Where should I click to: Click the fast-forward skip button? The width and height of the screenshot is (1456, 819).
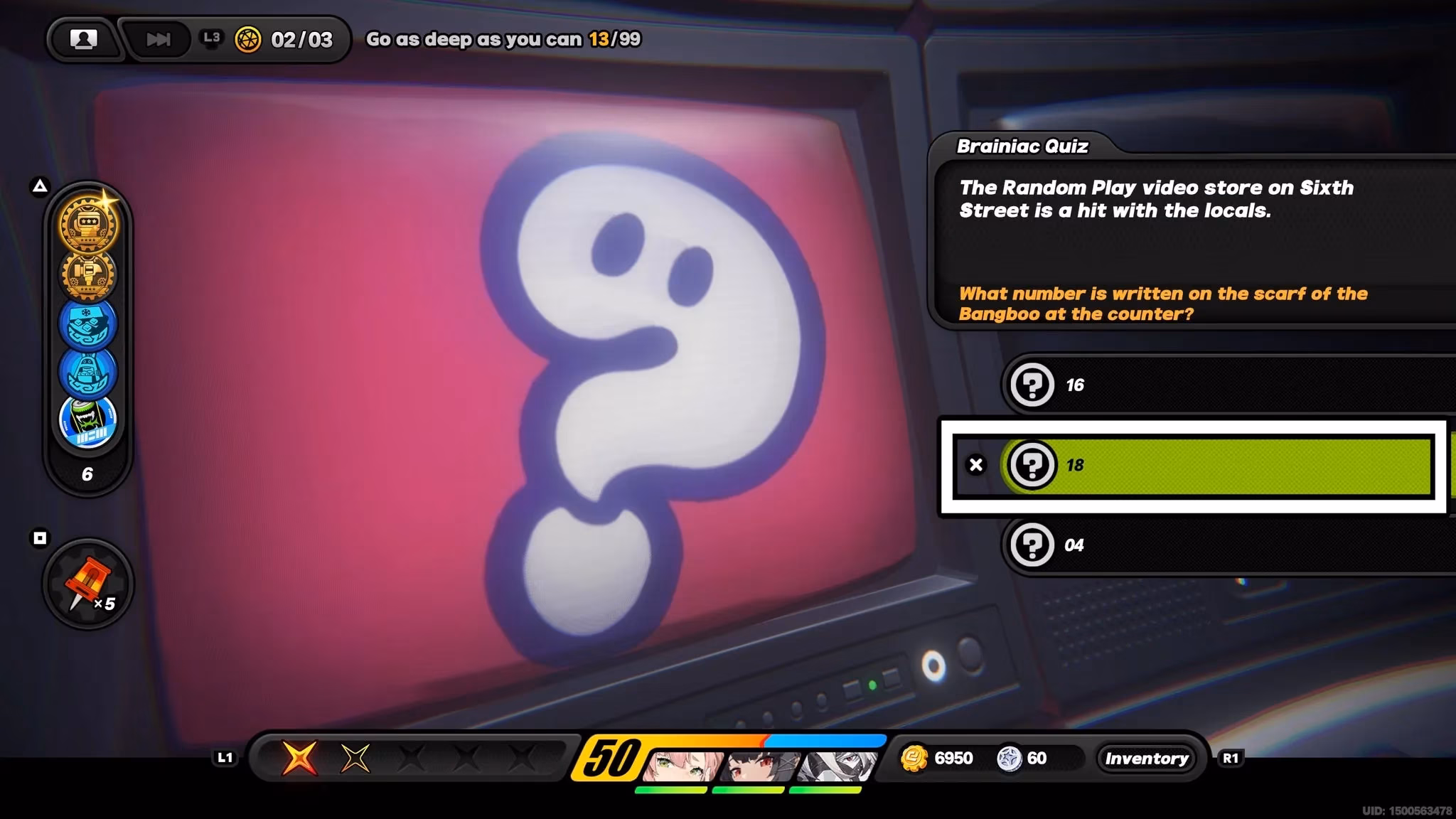point(158,39)
